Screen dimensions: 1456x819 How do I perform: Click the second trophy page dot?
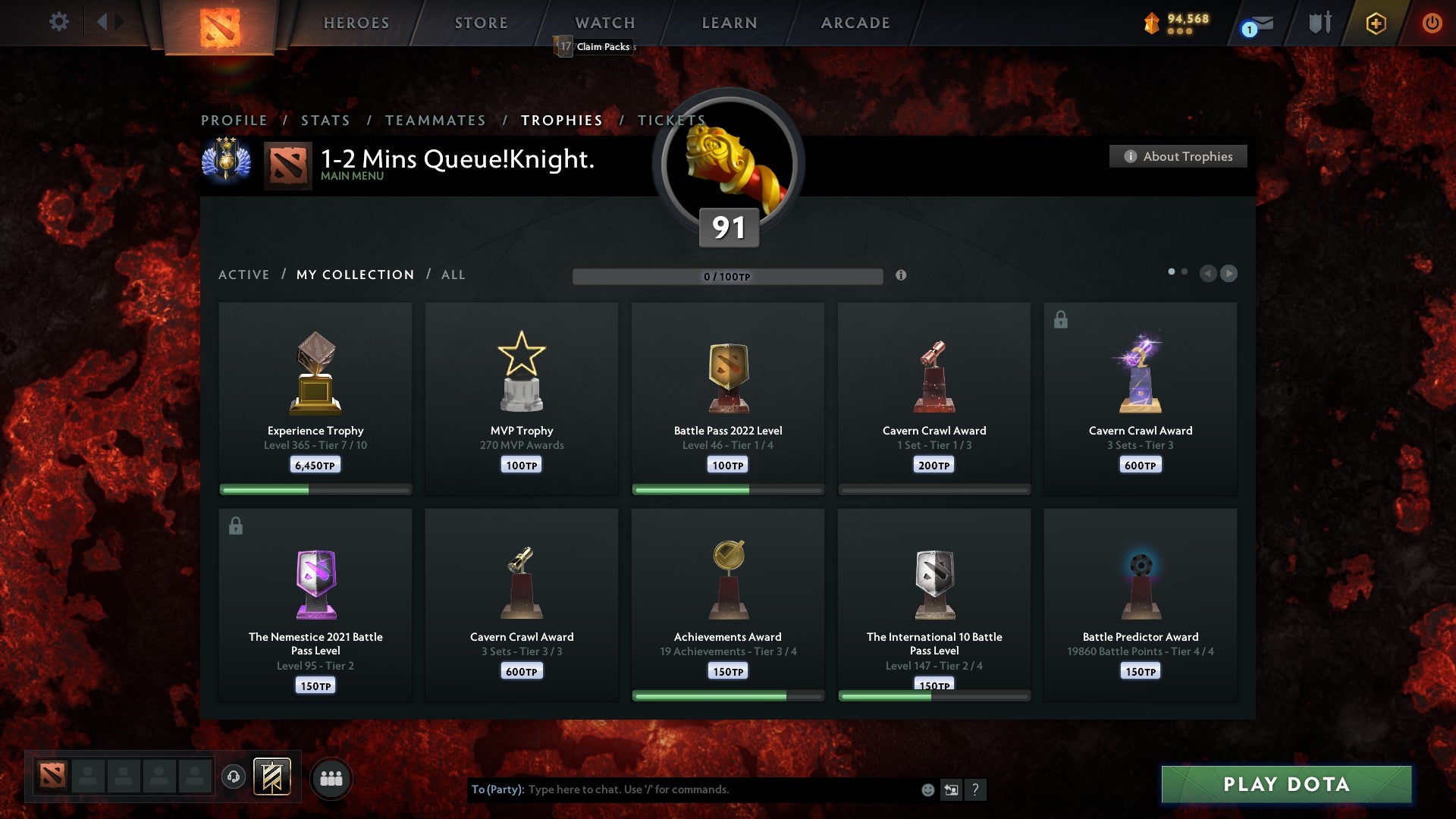point(1185,270)
